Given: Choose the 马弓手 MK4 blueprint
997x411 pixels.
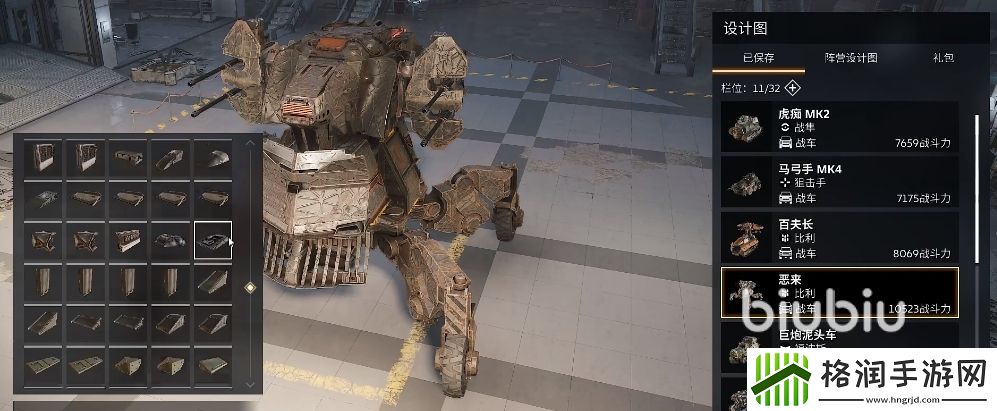Looking at the screenshot, I should pos(839,182).
